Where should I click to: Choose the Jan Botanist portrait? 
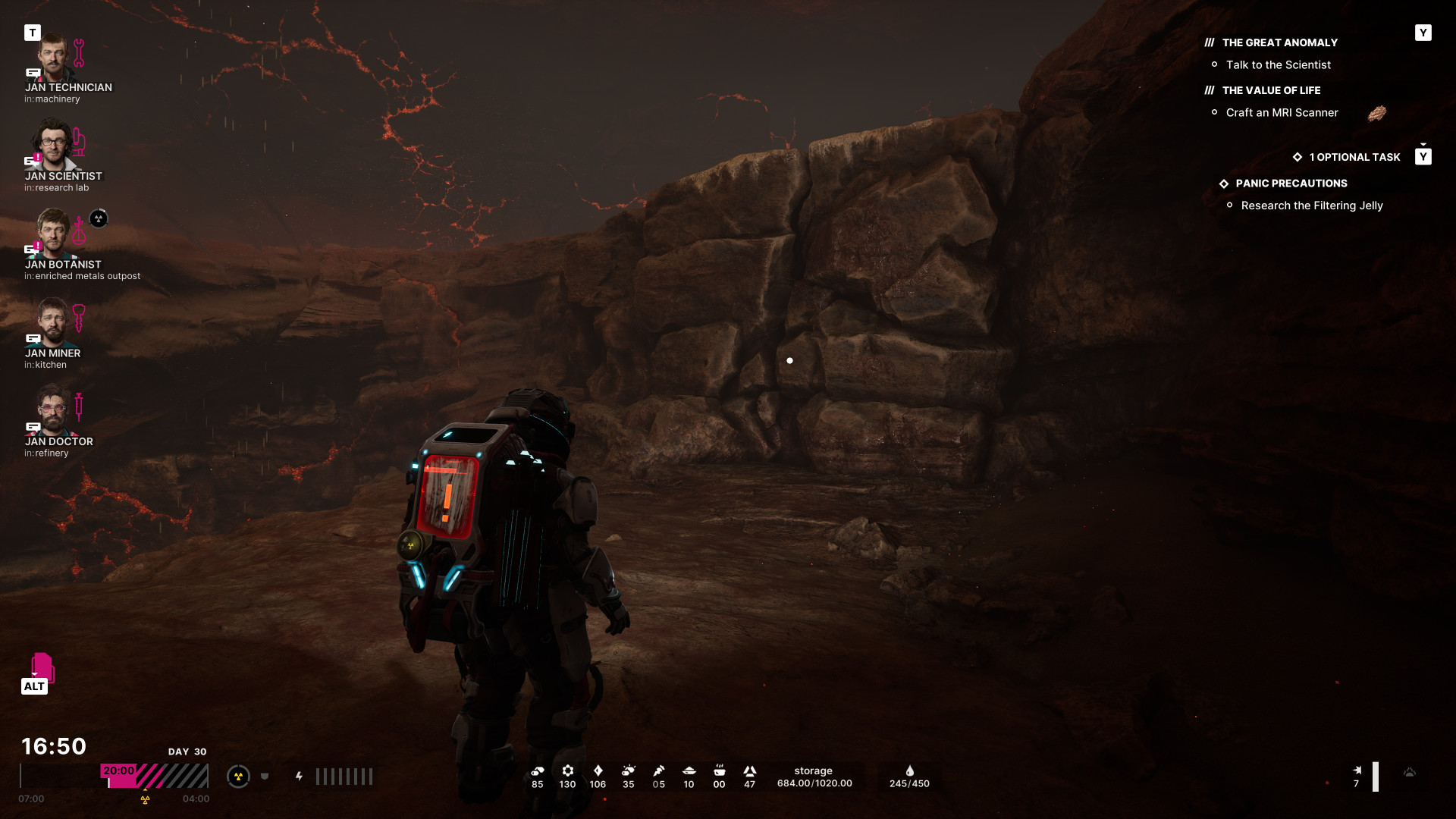tap(53, 234)
